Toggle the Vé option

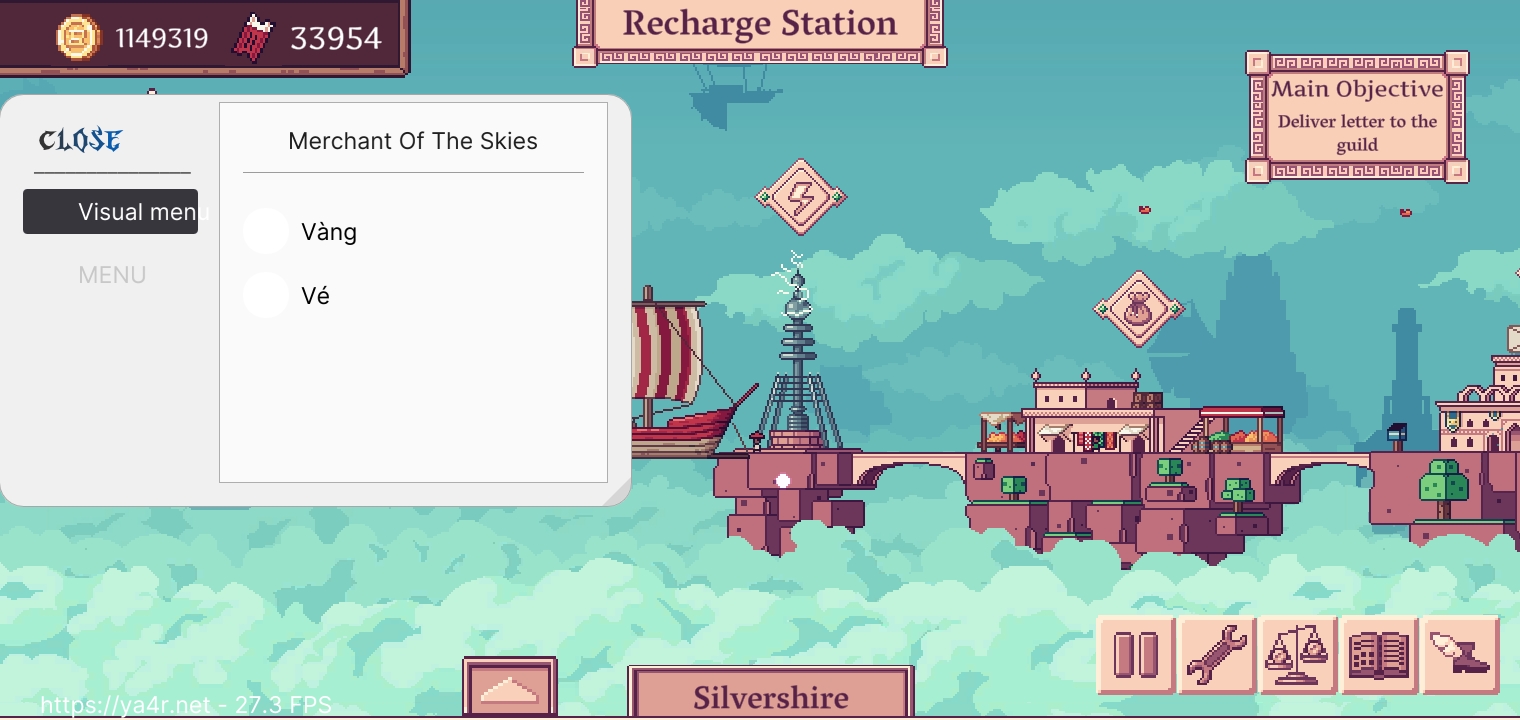(266, 296)
